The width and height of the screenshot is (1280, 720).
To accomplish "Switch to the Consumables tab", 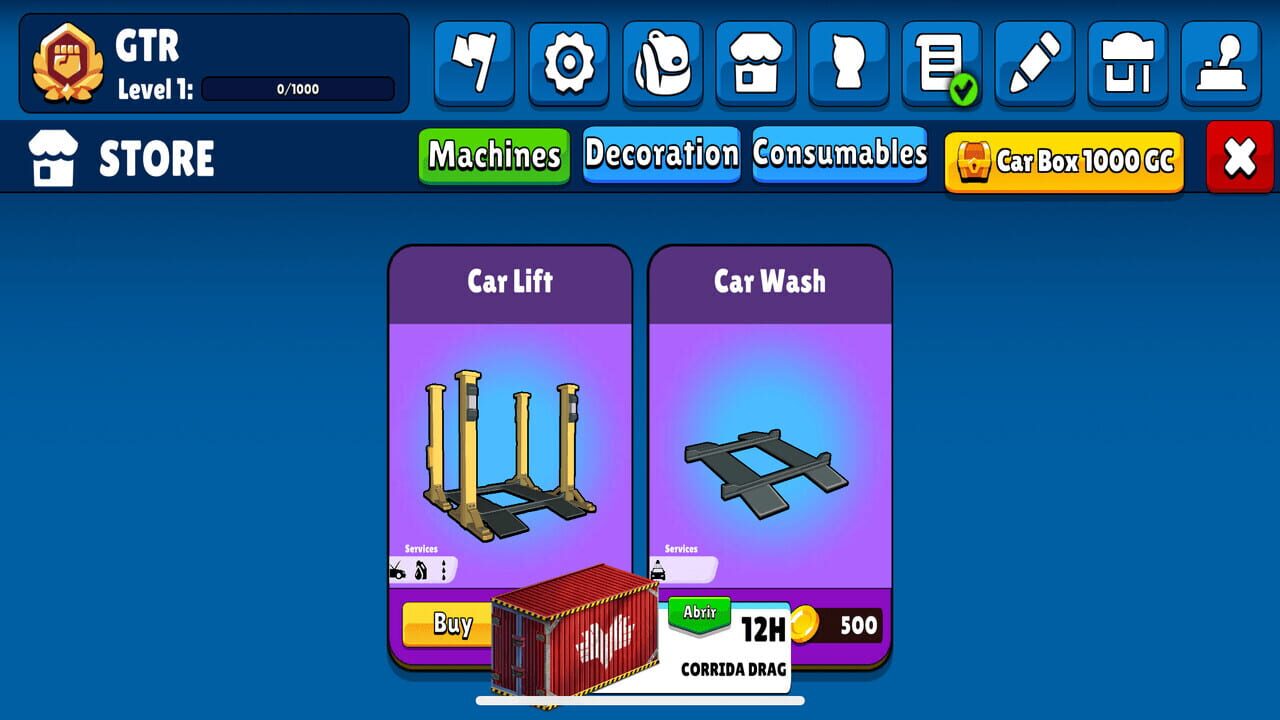I will click(x=840, y=156).
